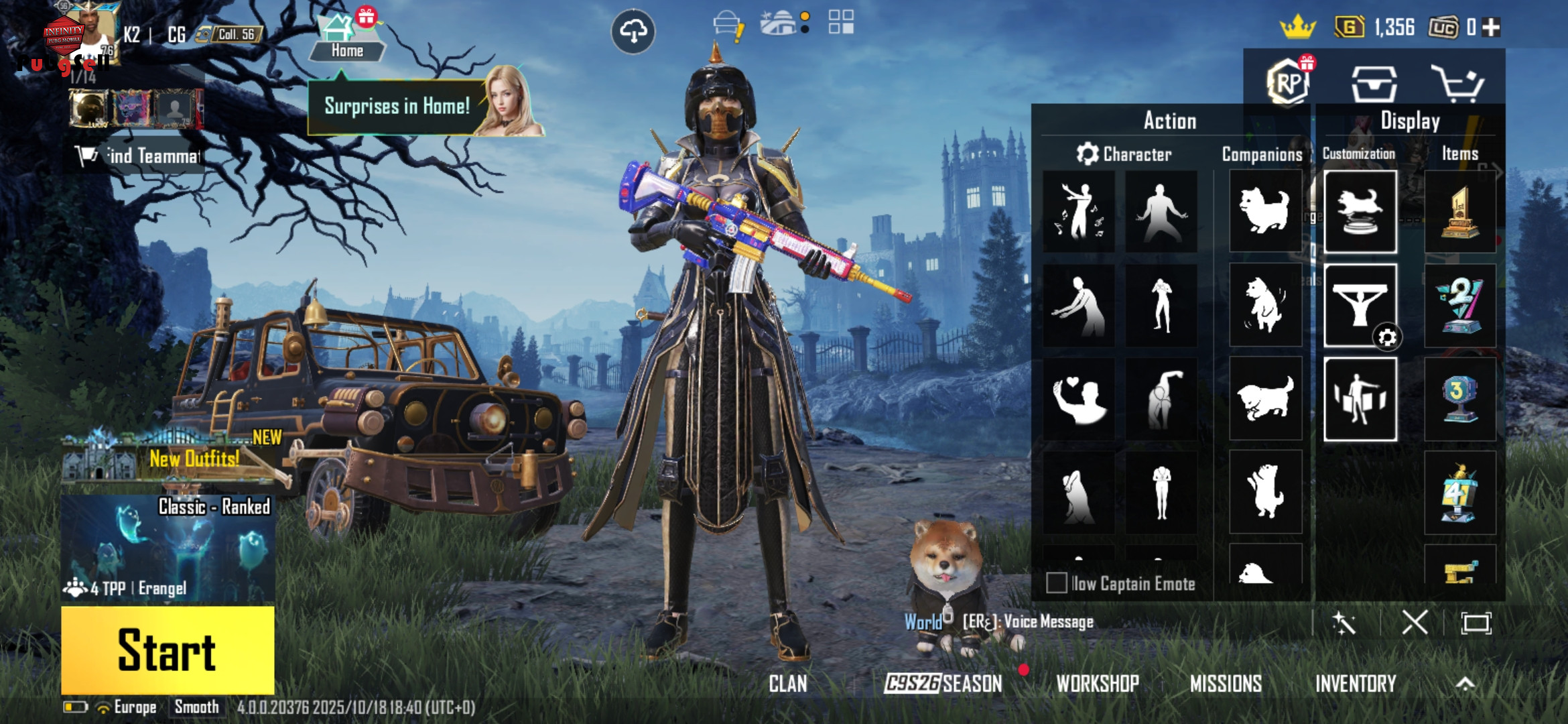This screenshot has width=1568, height=724.
Task: Switch to the Companions emote column
Action: pyautogui.click(x=1262, y=154)
